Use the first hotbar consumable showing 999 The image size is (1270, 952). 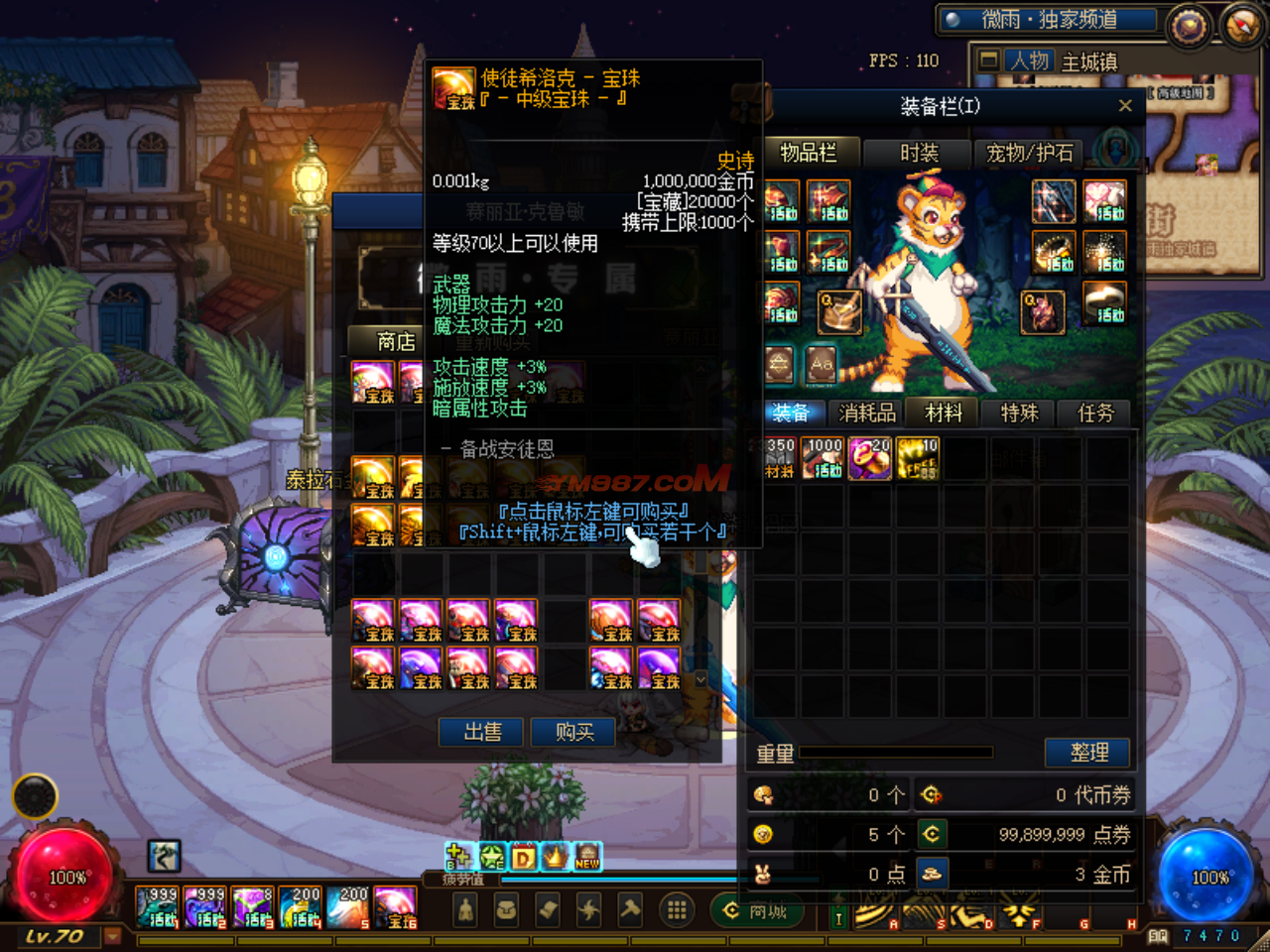point(158,907)
